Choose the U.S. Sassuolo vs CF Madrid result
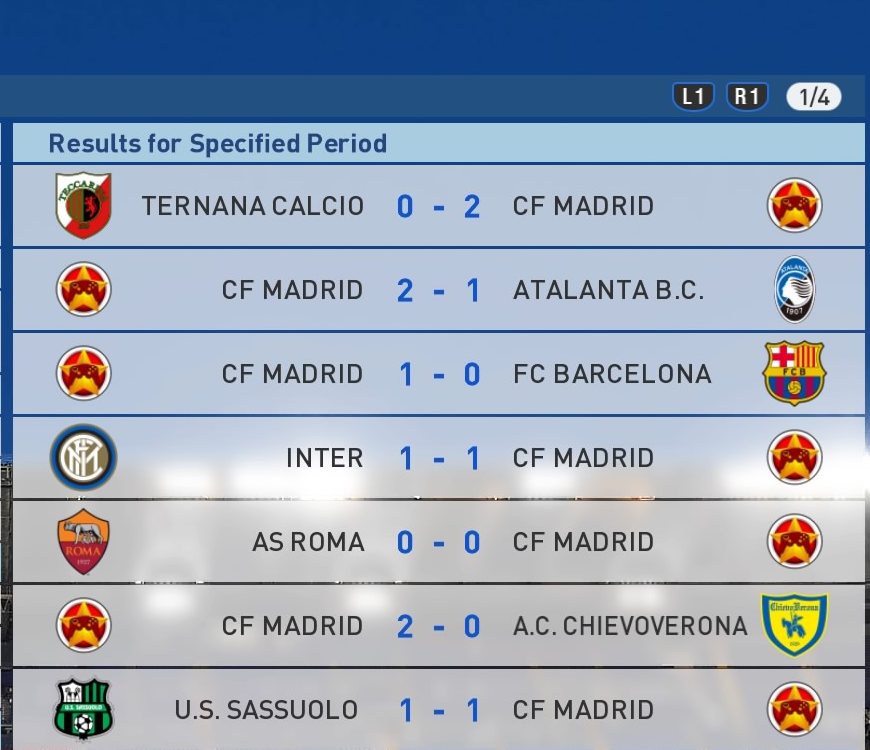This screenshot has height=750, width=870. click(x=438, y=710)
